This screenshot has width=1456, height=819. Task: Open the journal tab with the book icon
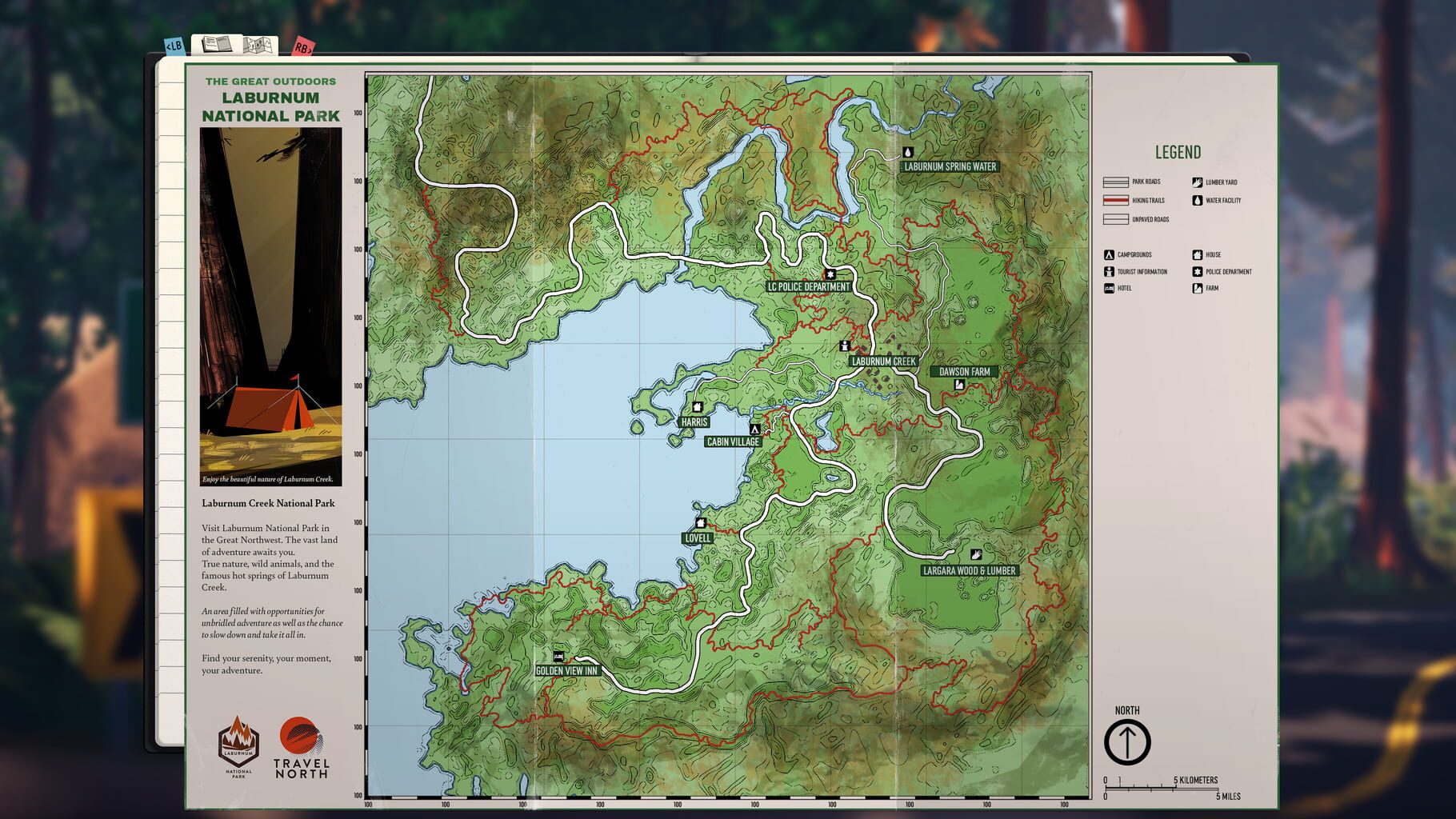[x=217, y=45]
